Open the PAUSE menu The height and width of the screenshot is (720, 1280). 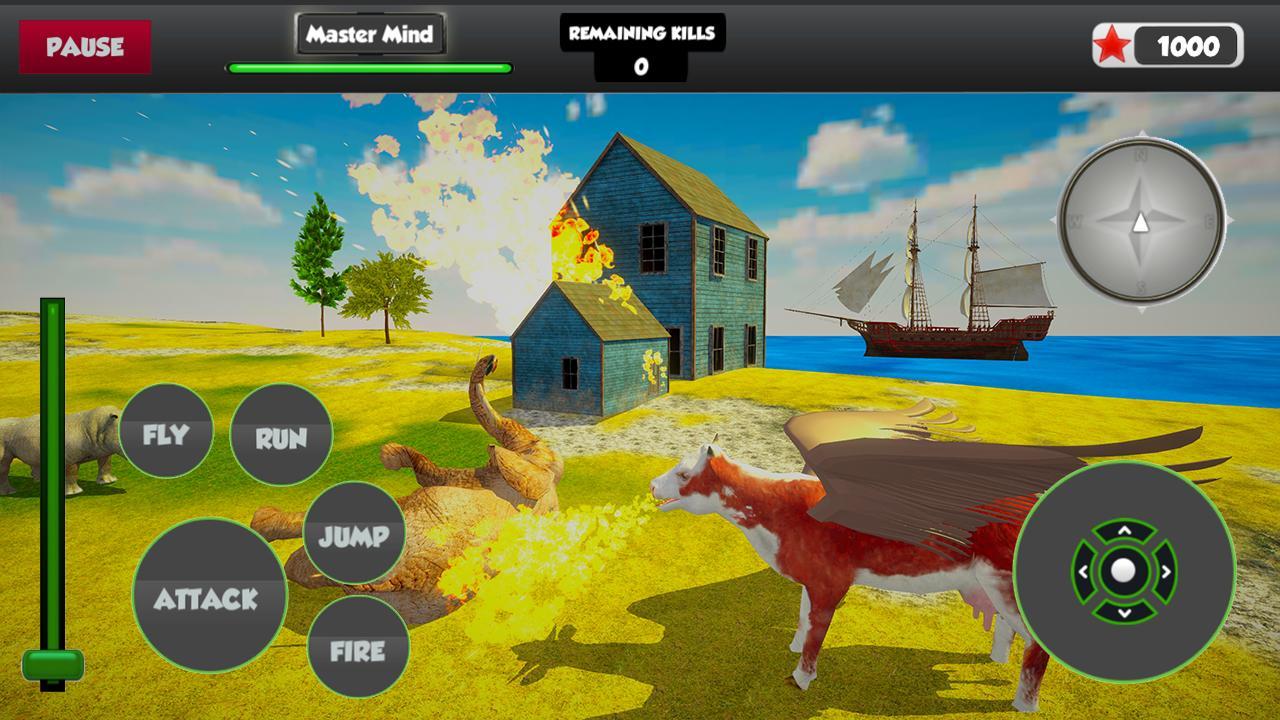(85, 45)
